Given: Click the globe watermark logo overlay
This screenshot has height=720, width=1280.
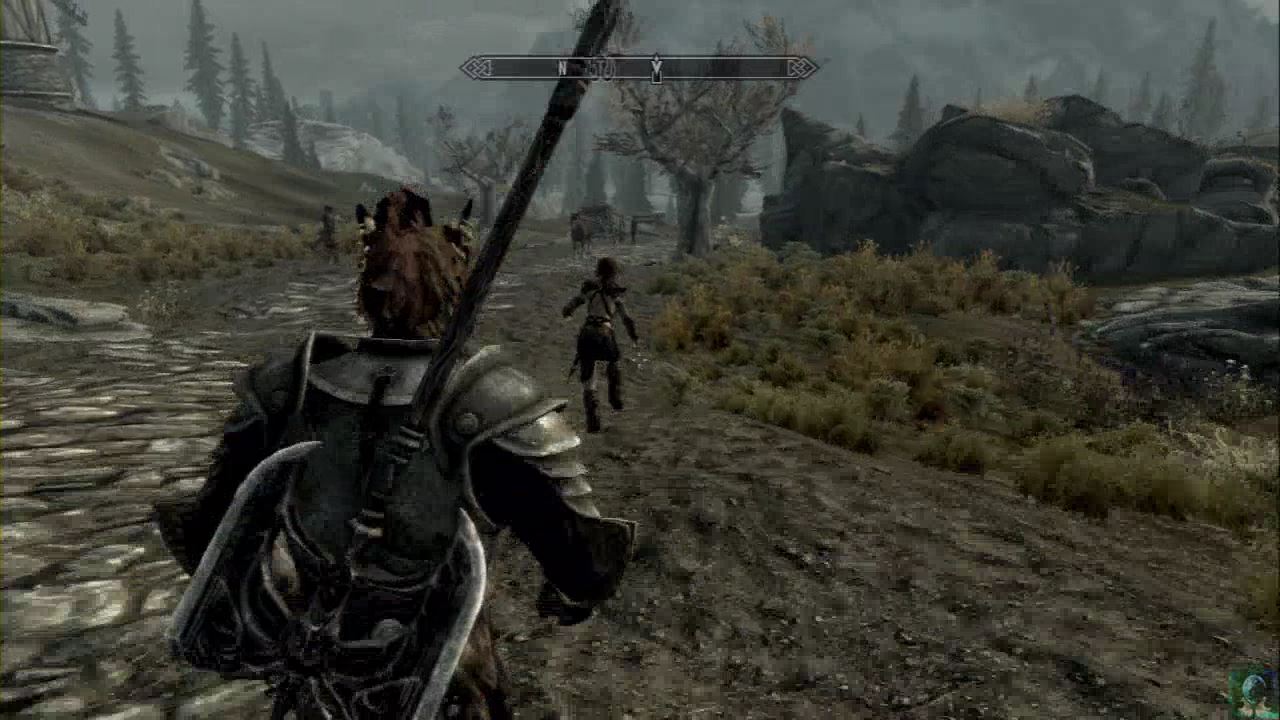Looking at the screenshot, I should click(x=1254, y=690).
